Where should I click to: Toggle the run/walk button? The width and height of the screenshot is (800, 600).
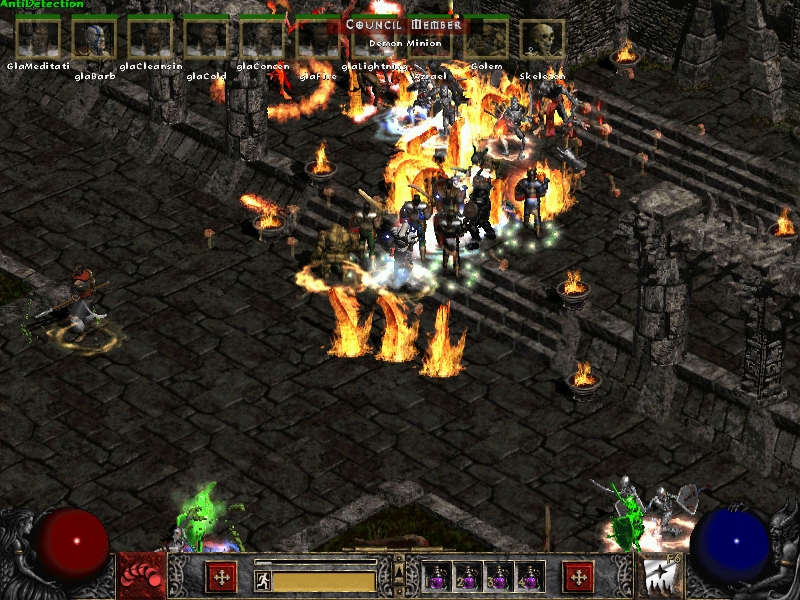point(262,581)
